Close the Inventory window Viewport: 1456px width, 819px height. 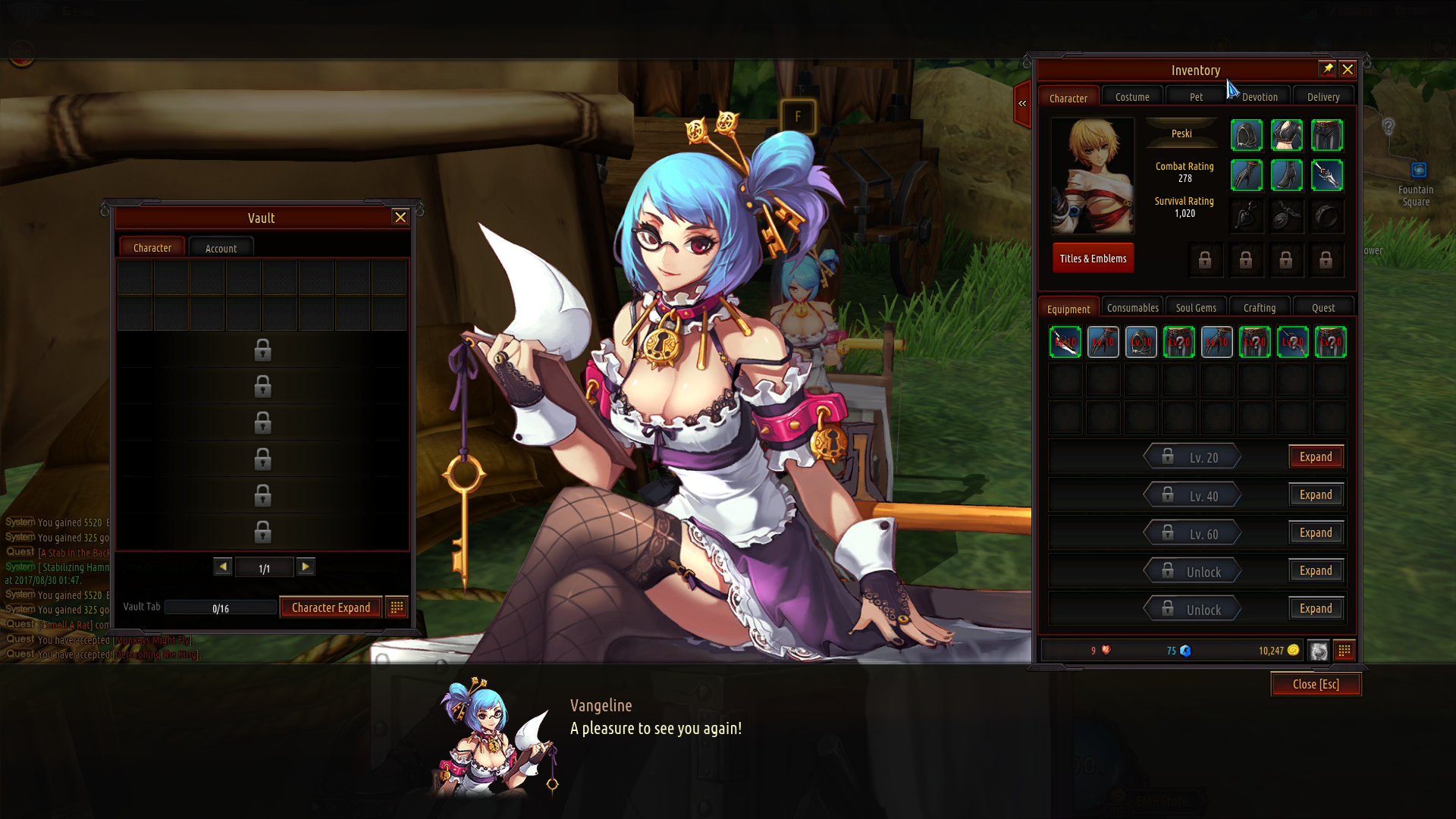(1348, 70)
